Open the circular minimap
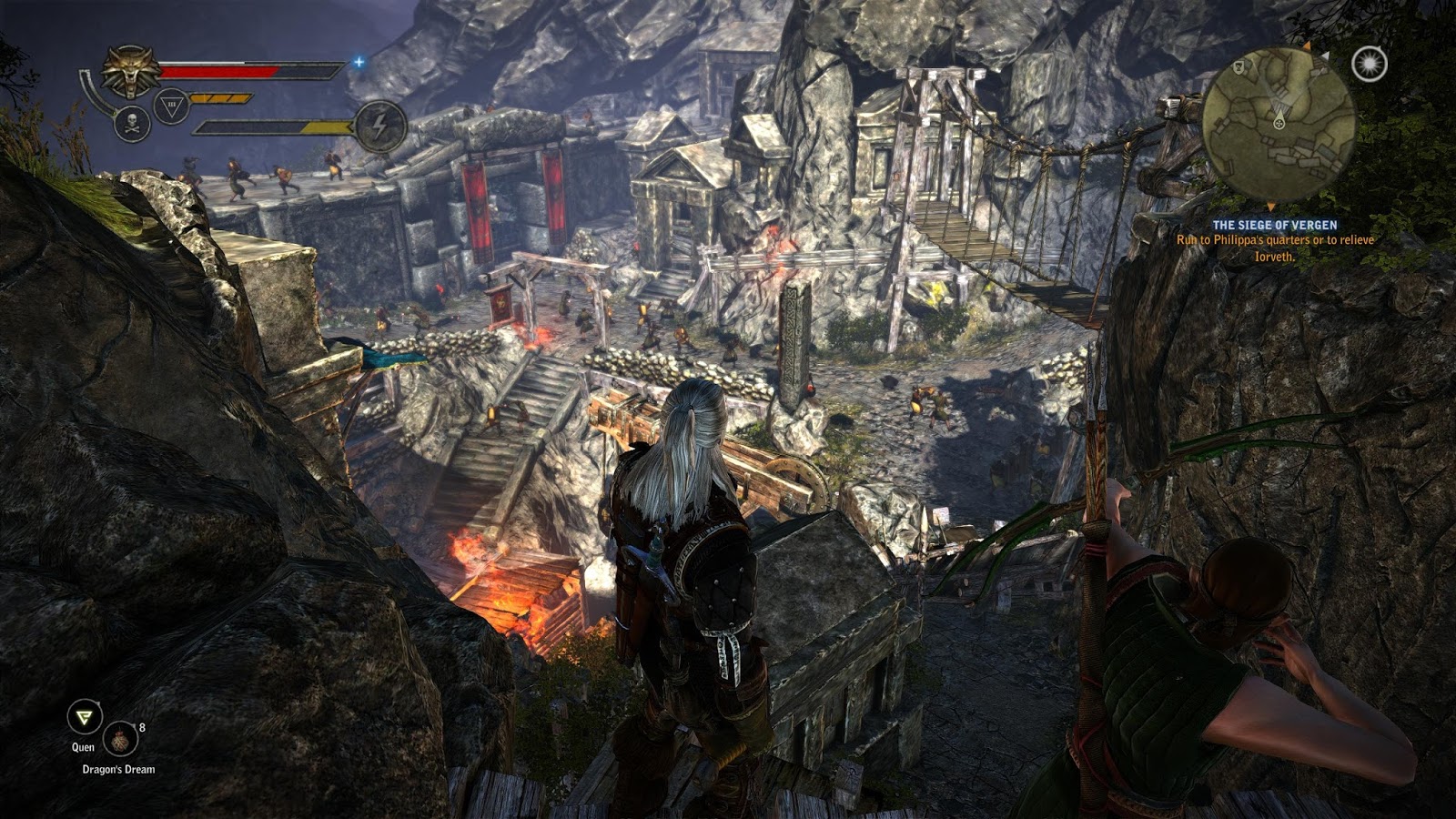This screenshot has width=1456, height=819. (x=1278, y=125)
